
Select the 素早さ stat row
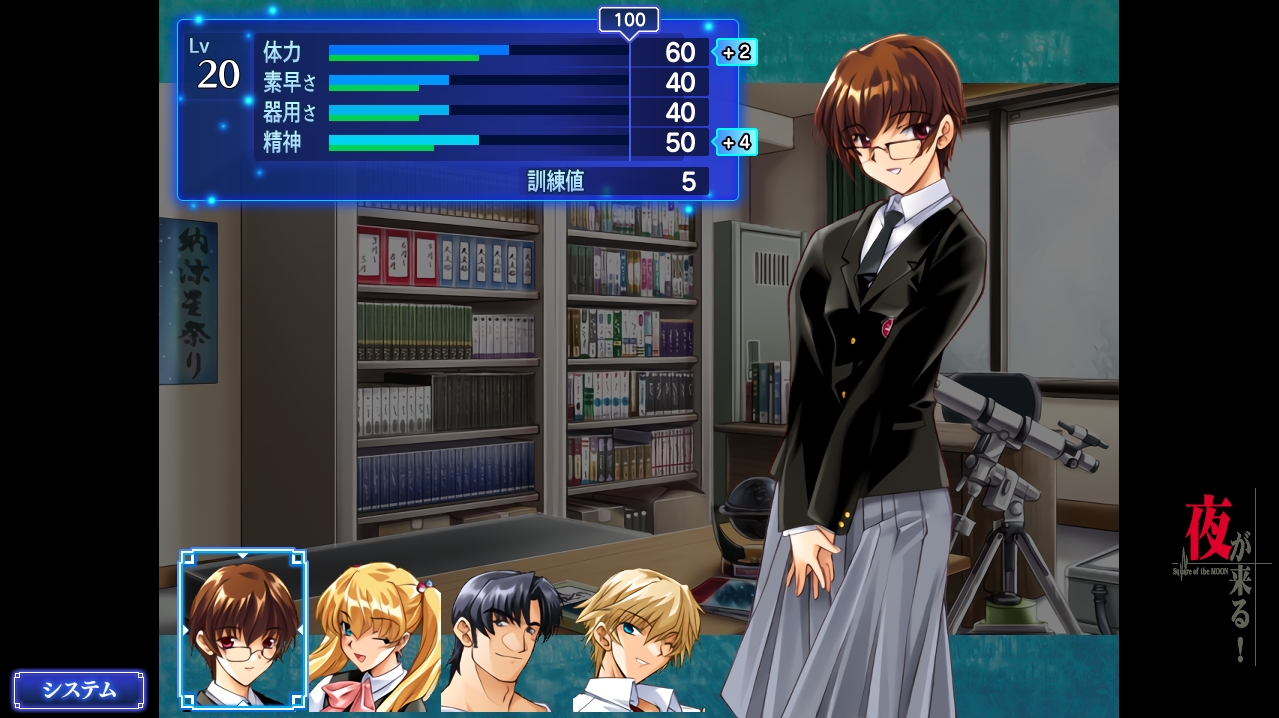[482, 82]
